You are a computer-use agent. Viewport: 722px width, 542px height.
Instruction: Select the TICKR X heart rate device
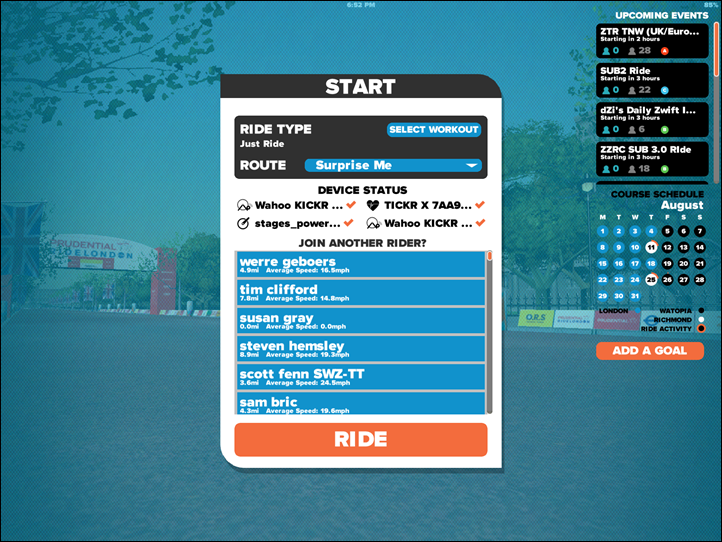coord(425,205)
